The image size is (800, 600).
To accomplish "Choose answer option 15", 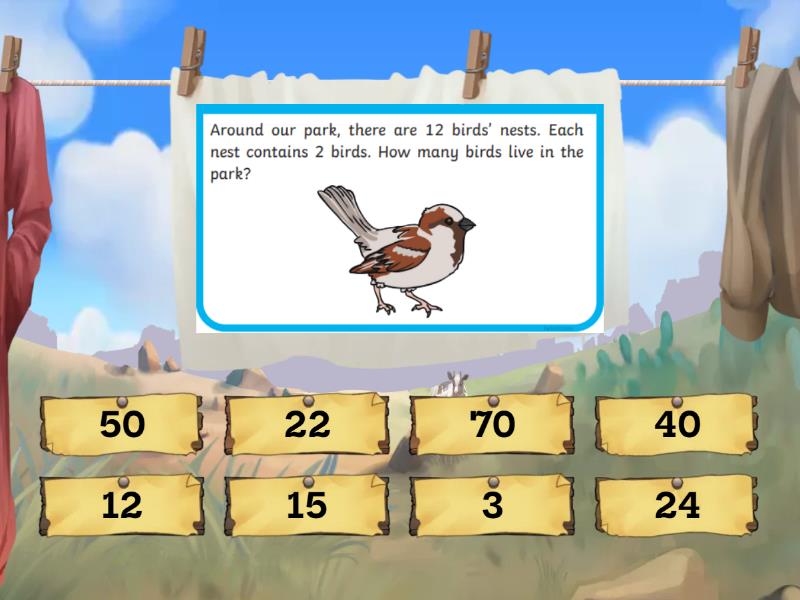I will [307, 505].
